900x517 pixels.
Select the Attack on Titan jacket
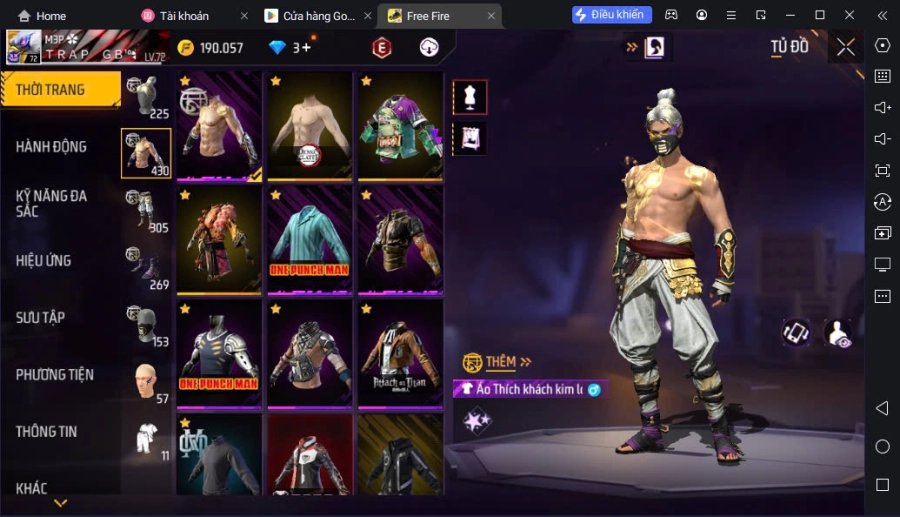click(400, 352)
